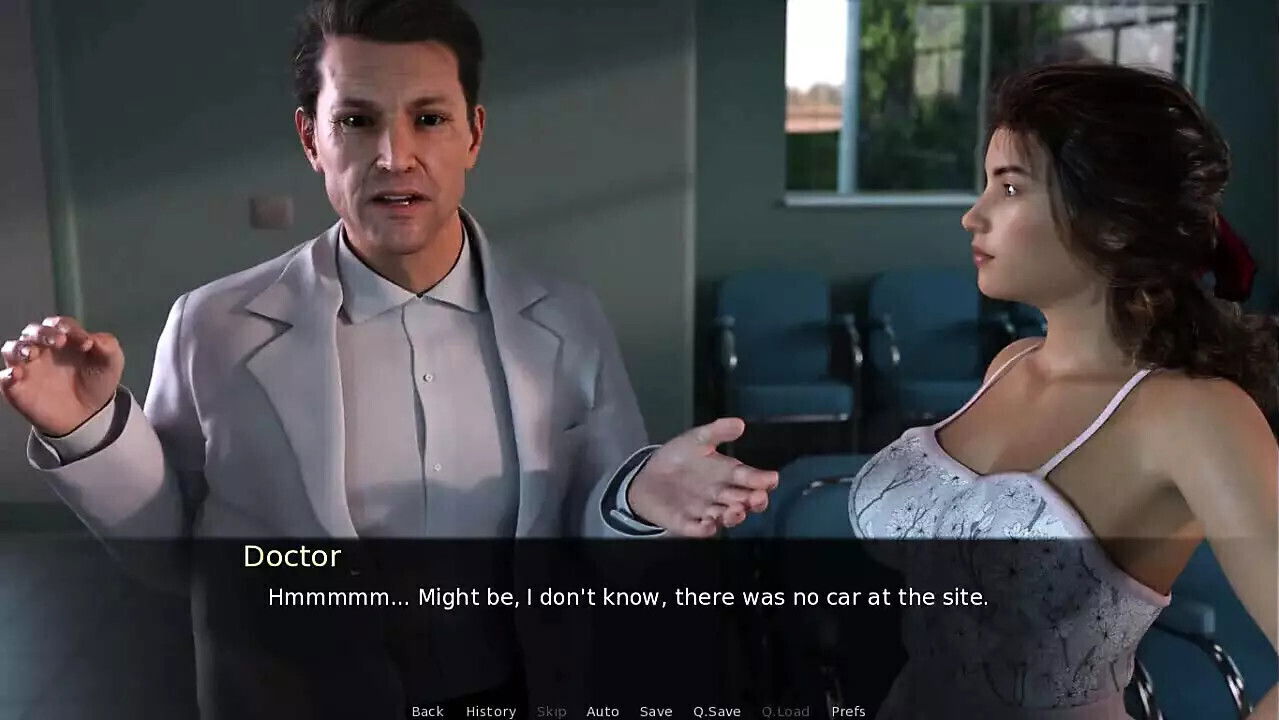
Task: Open the Save menu
Action: click(x=655, y=711)
